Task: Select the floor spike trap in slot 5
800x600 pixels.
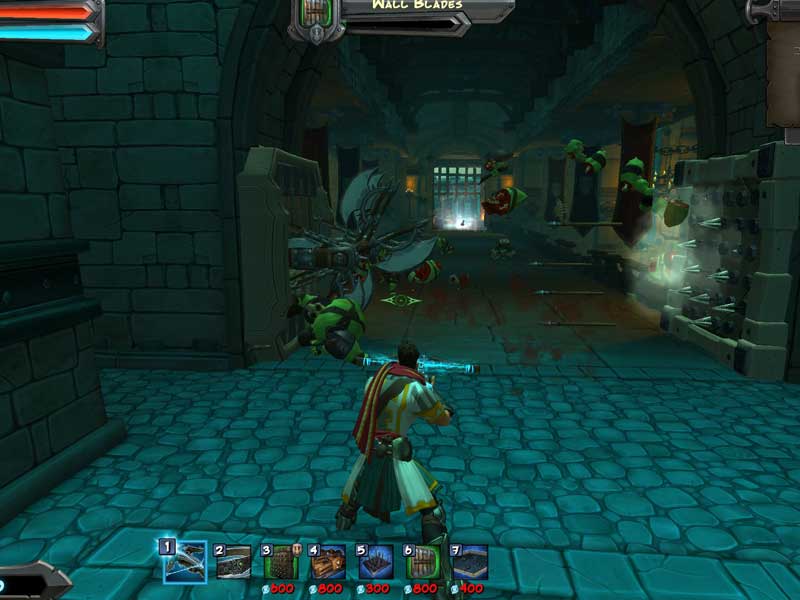Action: (x=376, y=562)
